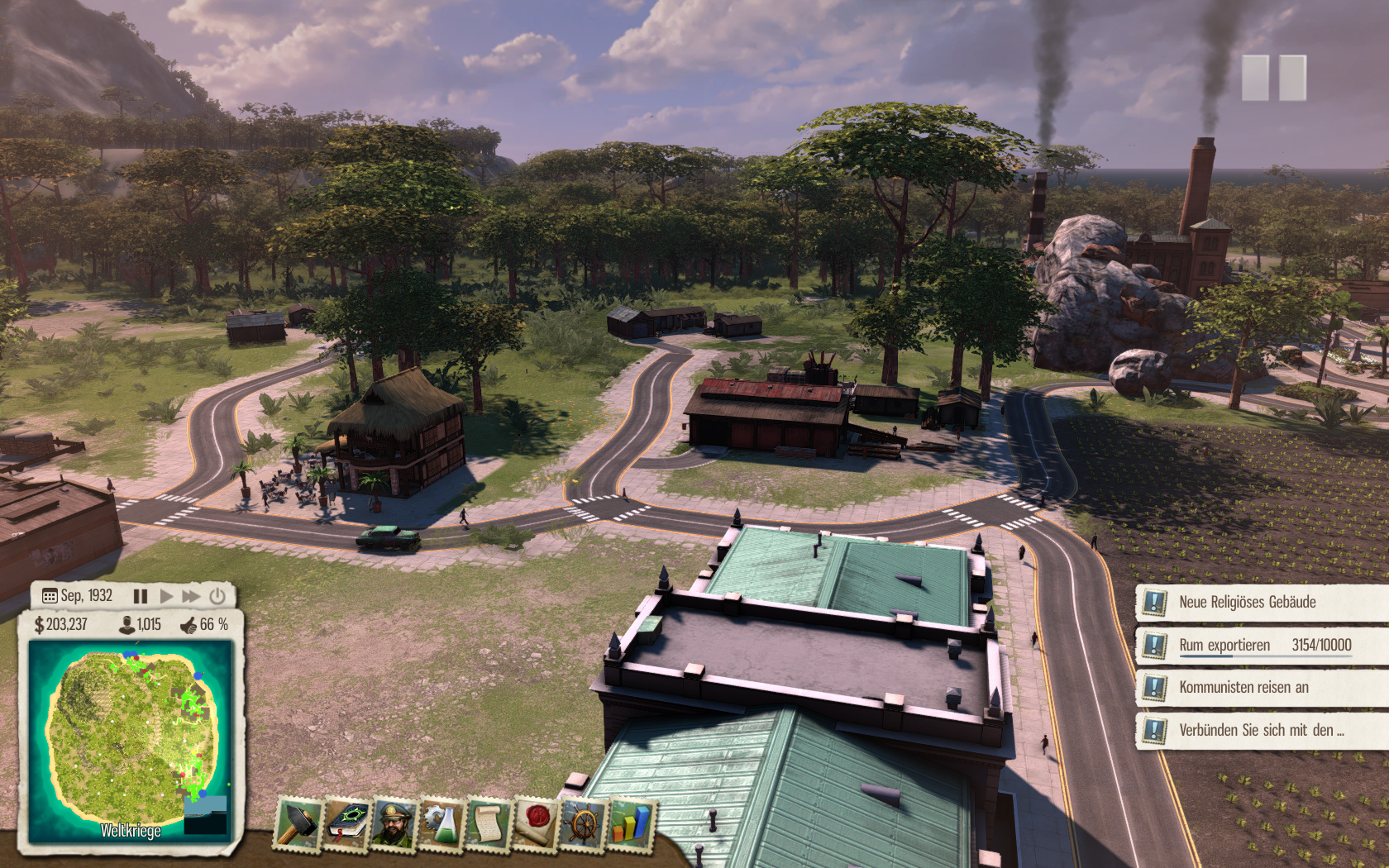Click the power button beside speed controls

pos(217,596)
